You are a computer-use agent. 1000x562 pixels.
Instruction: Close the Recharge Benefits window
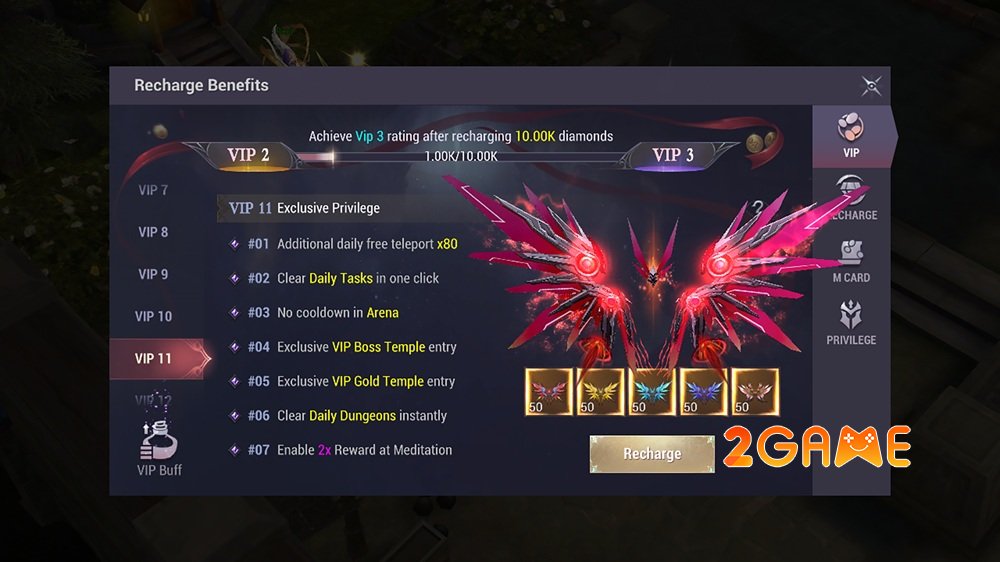[x=871, y=86]
